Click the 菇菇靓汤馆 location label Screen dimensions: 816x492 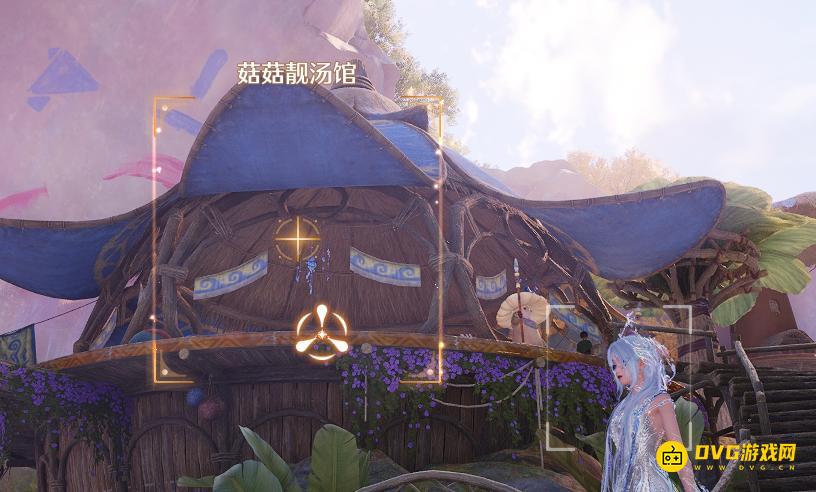coord(298,73)
